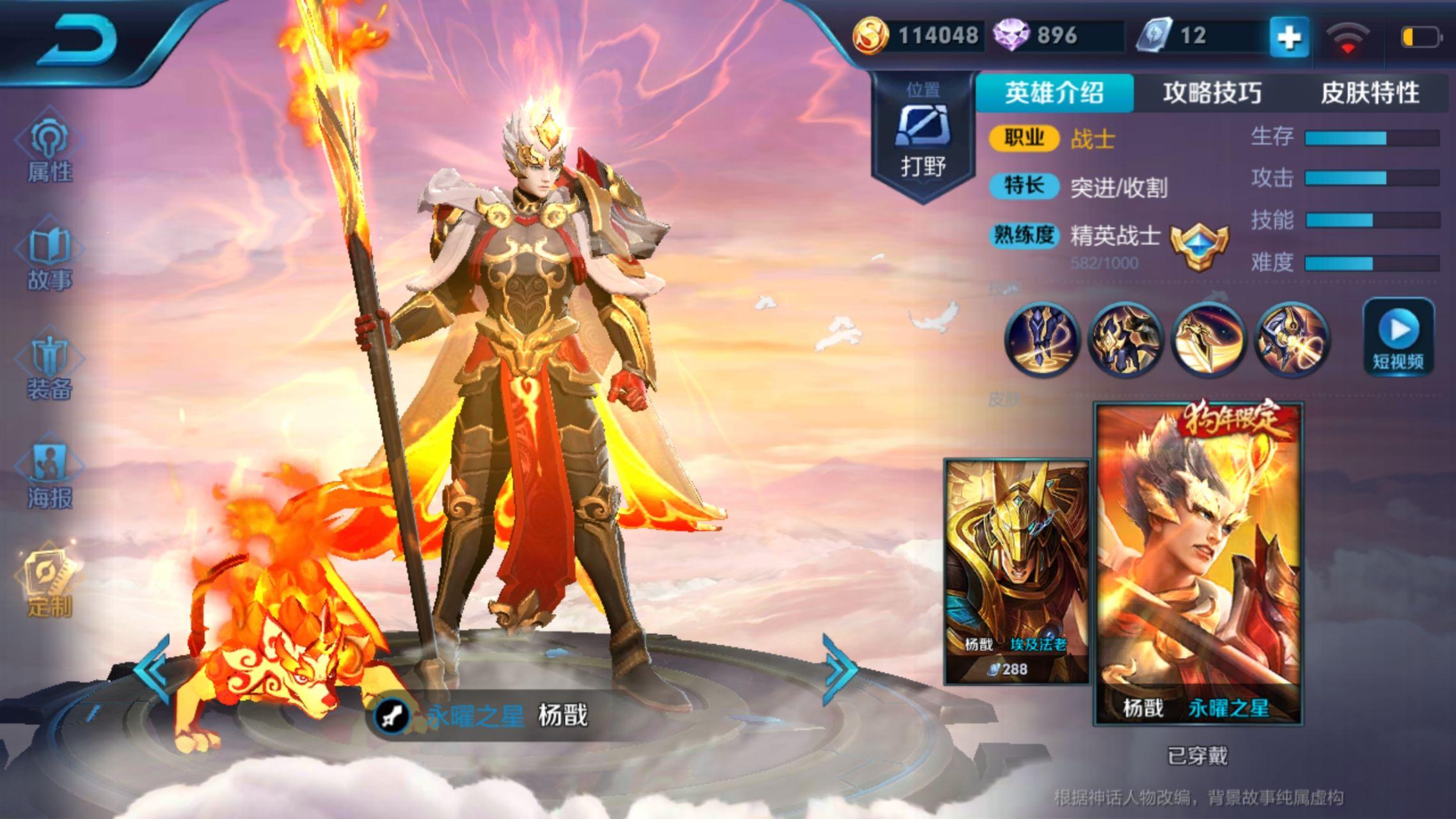Open the 海报 poster view
This screenshot has width=1456, height=819.
(49, 475)
